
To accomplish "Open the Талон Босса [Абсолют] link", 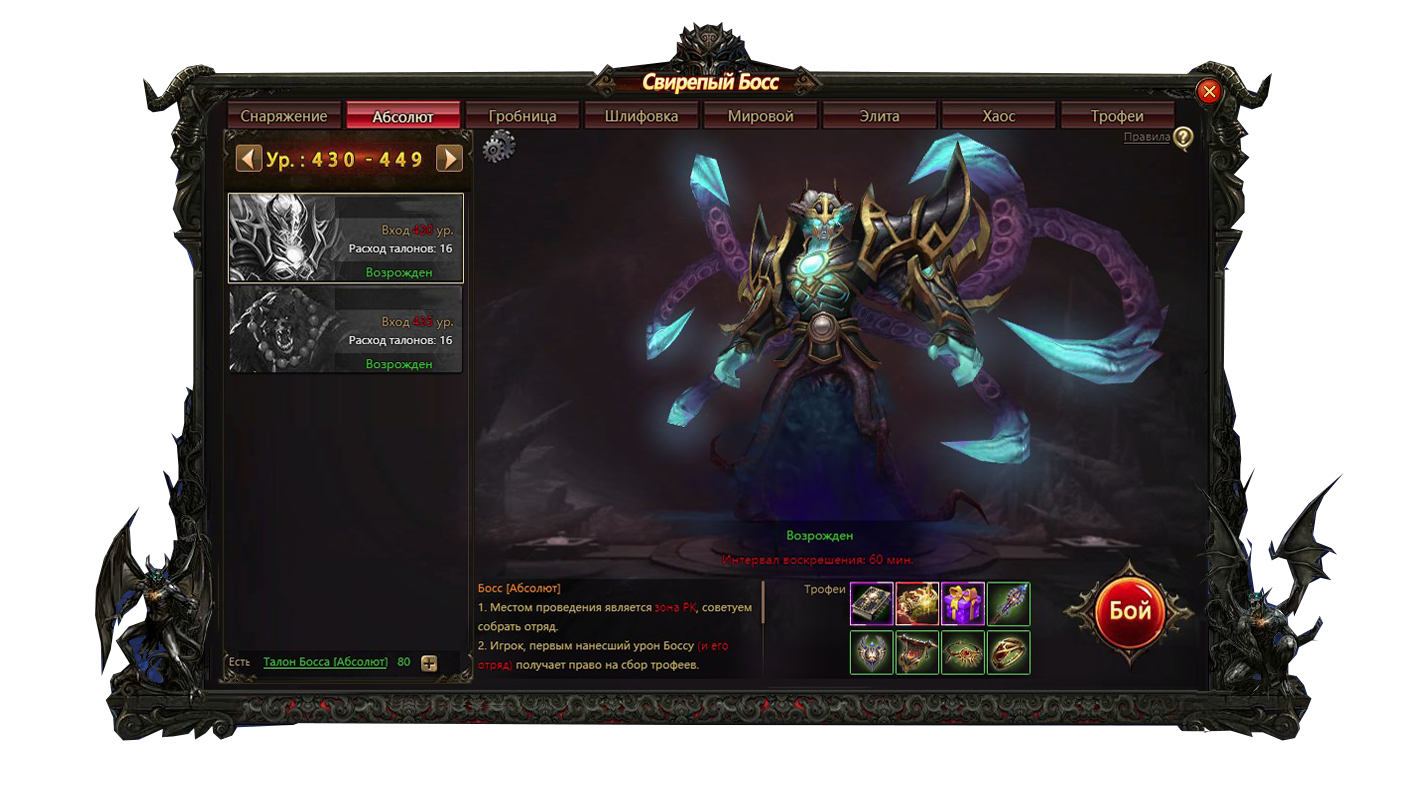I will 325,662.
